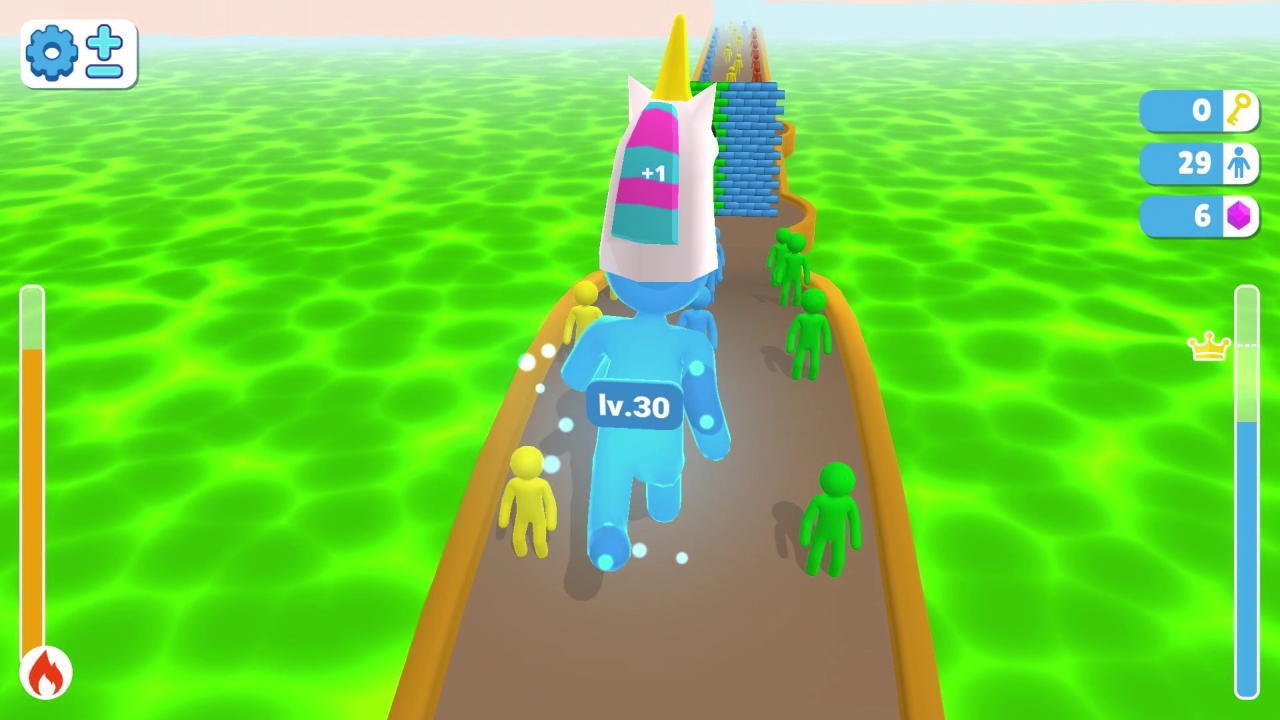Click the golden key counter icon
The height and width of the screenshot is (720, 1280).
pyautogui.click(x=1238, y=110)
